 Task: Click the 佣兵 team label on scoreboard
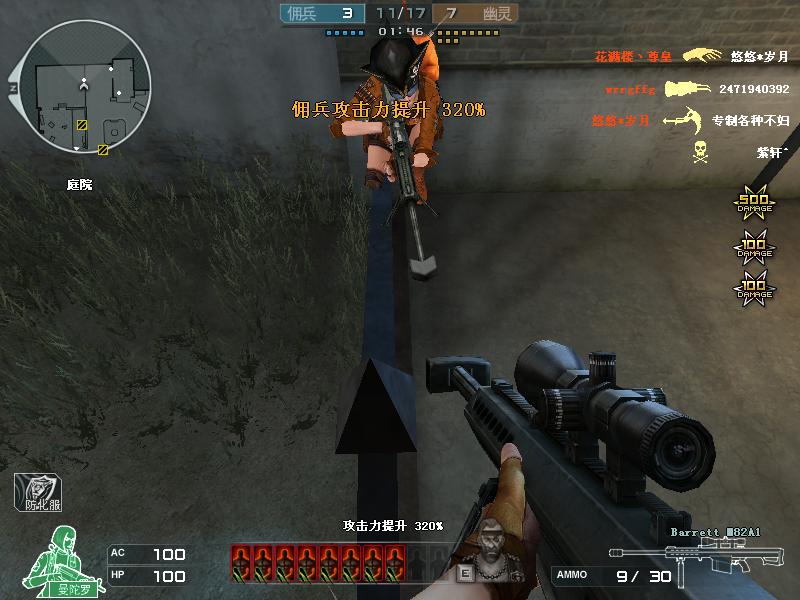click(303, 13)
